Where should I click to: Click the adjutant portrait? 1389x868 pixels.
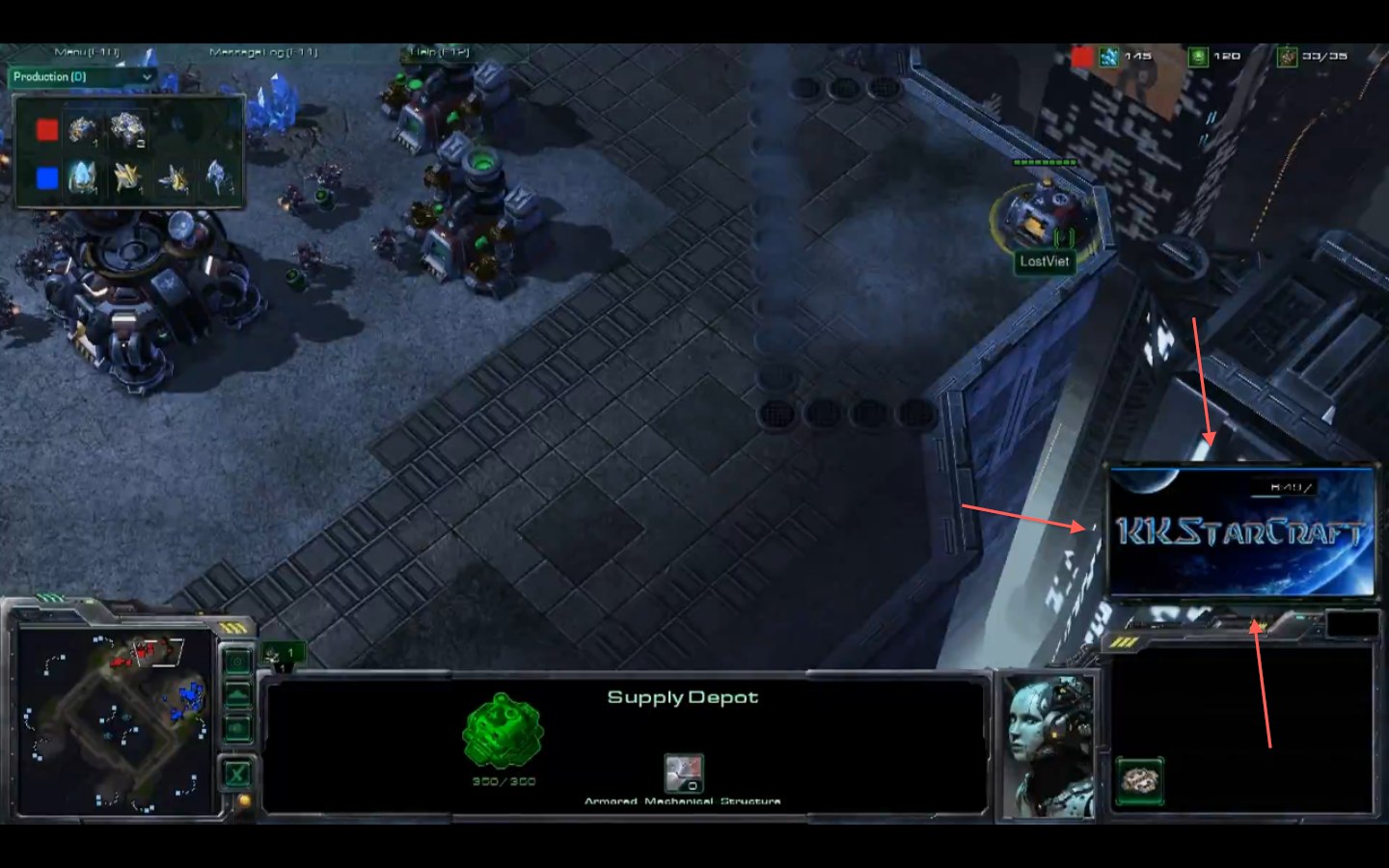pos(1049,745)
